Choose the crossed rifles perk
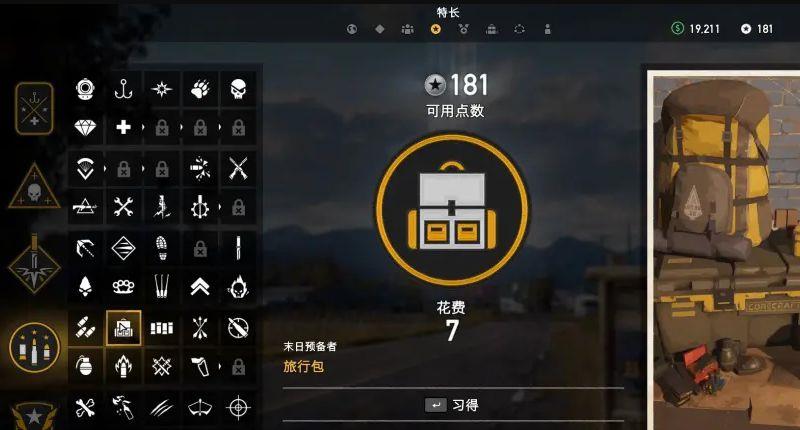Image resolution: width=800 pixels, height=430 pixels. (238, 167)
